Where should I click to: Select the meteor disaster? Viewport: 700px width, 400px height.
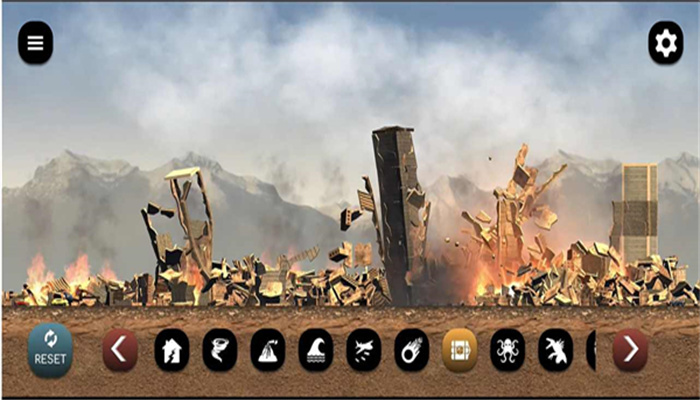412,350
